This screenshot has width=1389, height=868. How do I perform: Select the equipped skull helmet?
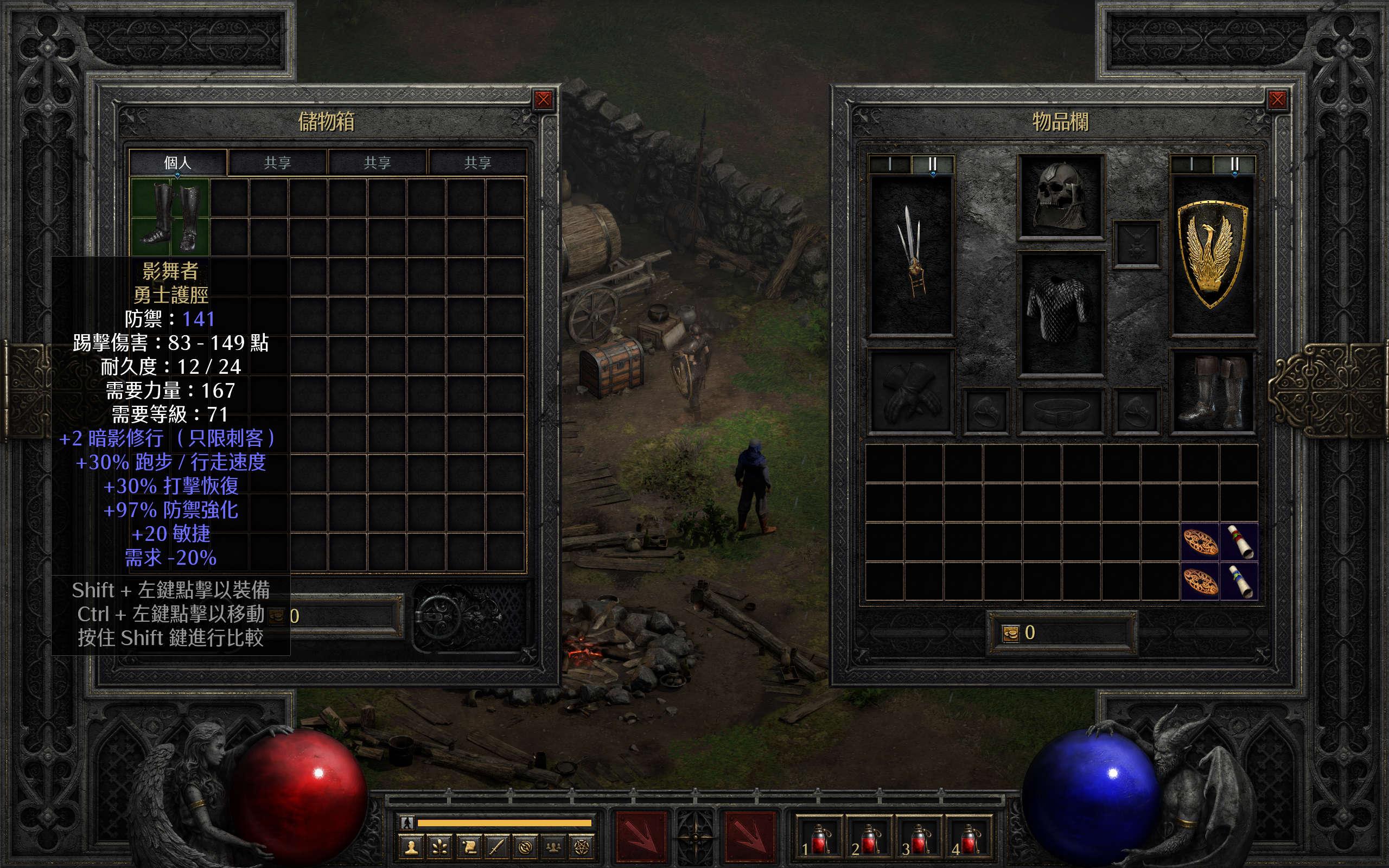click(1060, 196)
